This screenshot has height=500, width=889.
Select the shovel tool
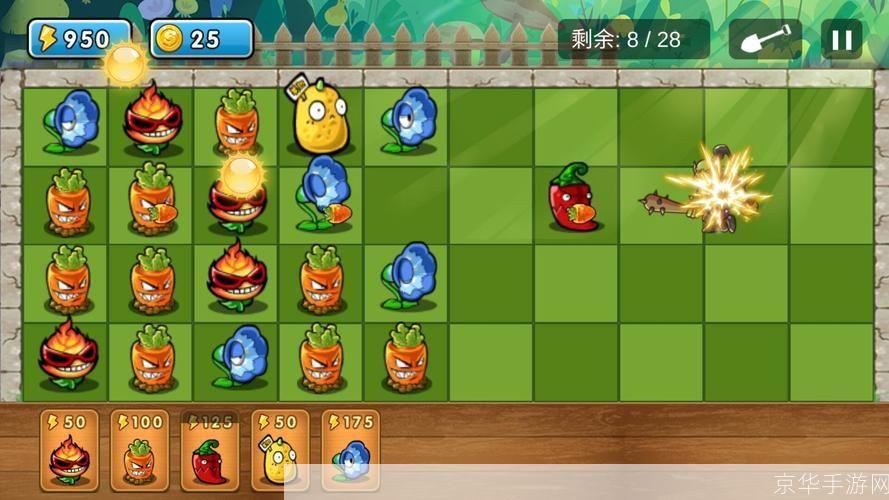[764, 40]
